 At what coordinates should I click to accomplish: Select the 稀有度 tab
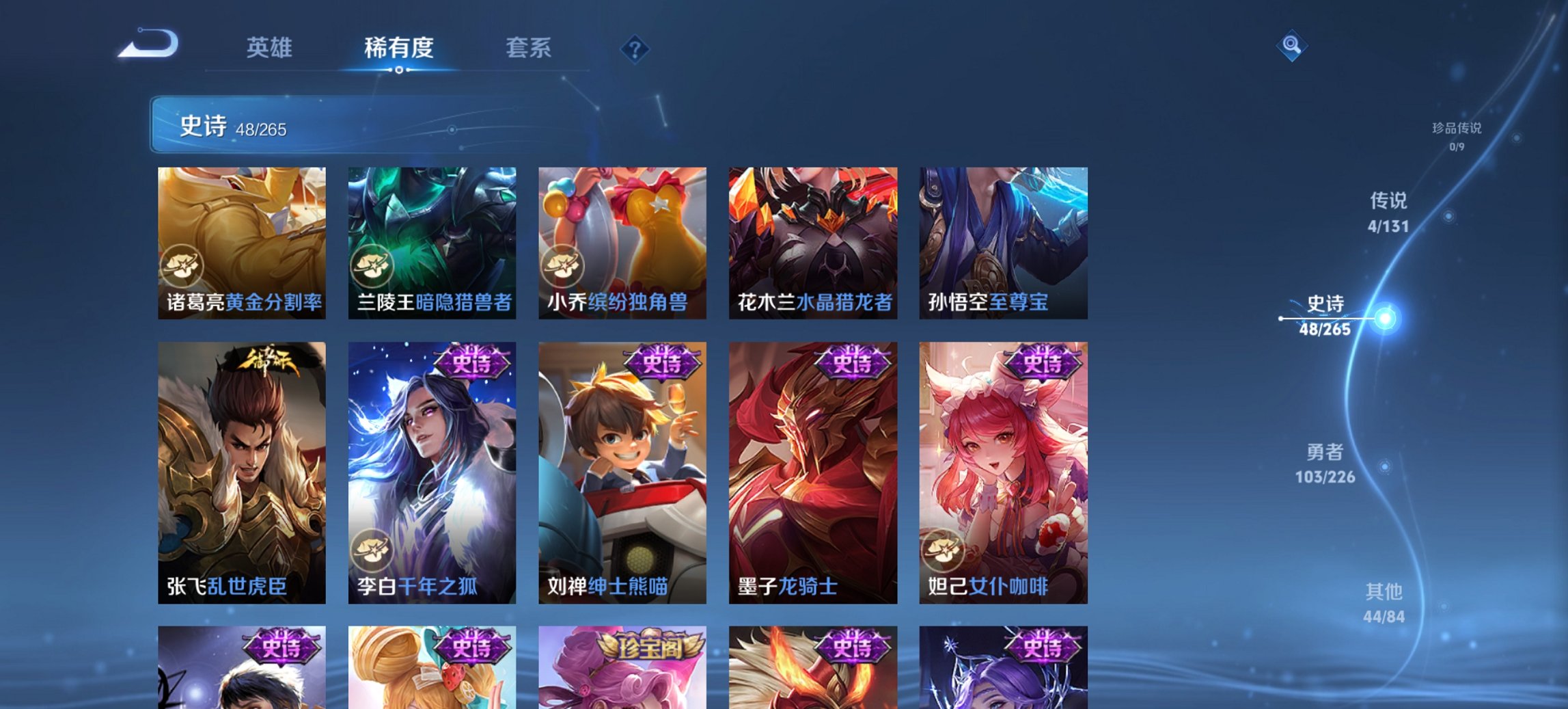(399, 49)
